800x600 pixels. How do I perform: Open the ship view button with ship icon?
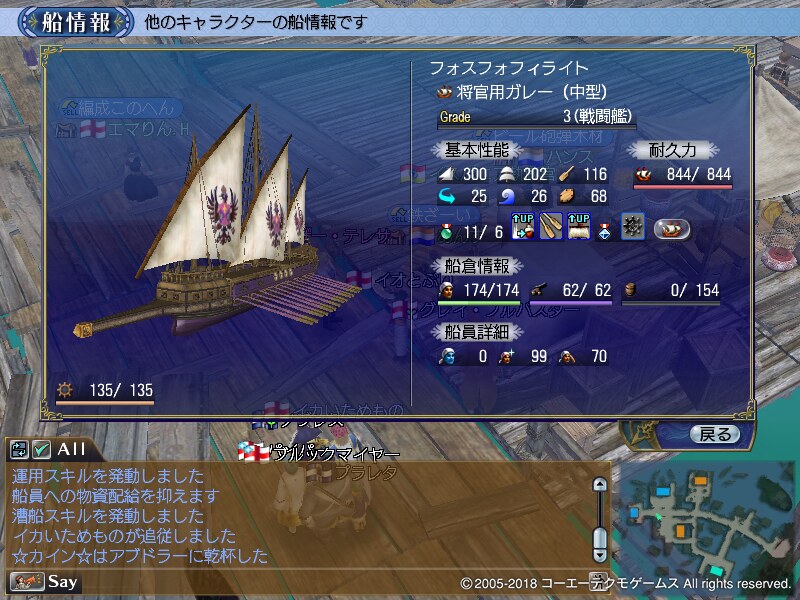tap(672, 229)
